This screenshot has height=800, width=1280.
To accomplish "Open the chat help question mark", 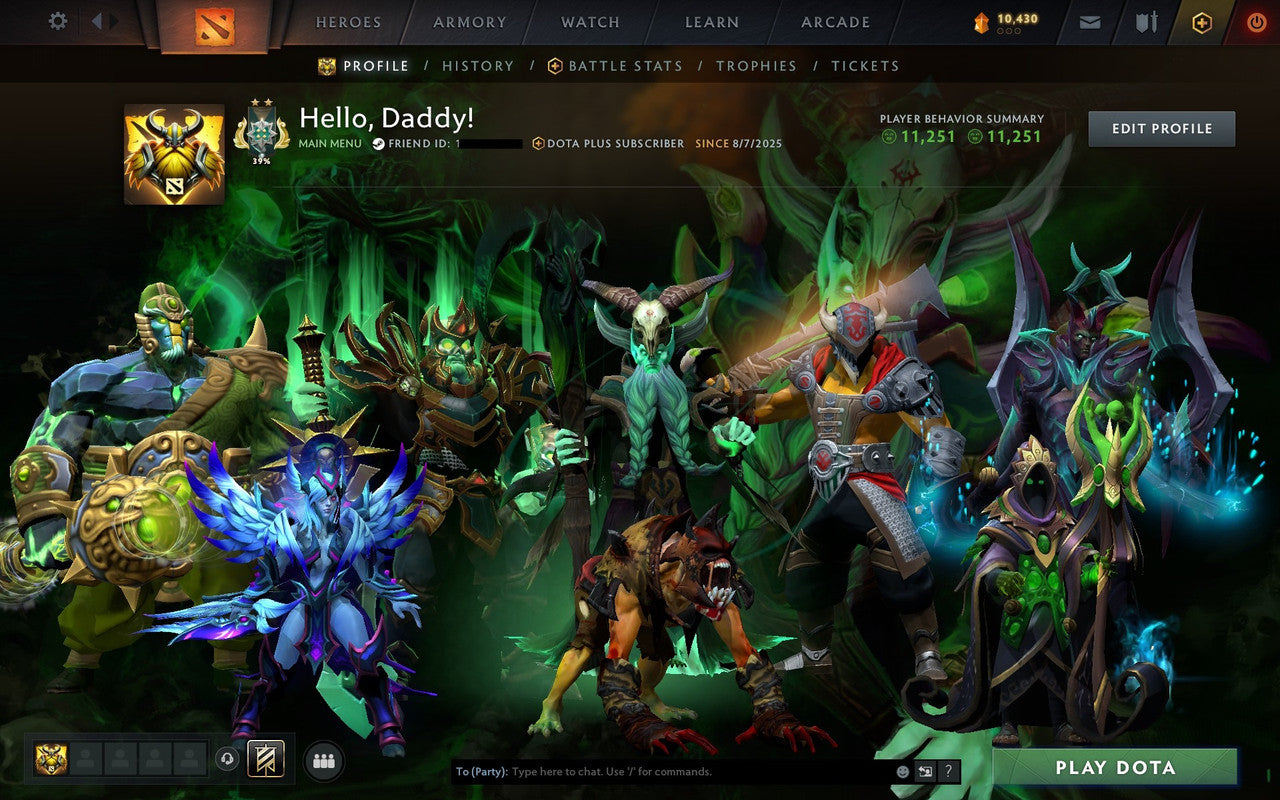I will (x=947, y=772).
